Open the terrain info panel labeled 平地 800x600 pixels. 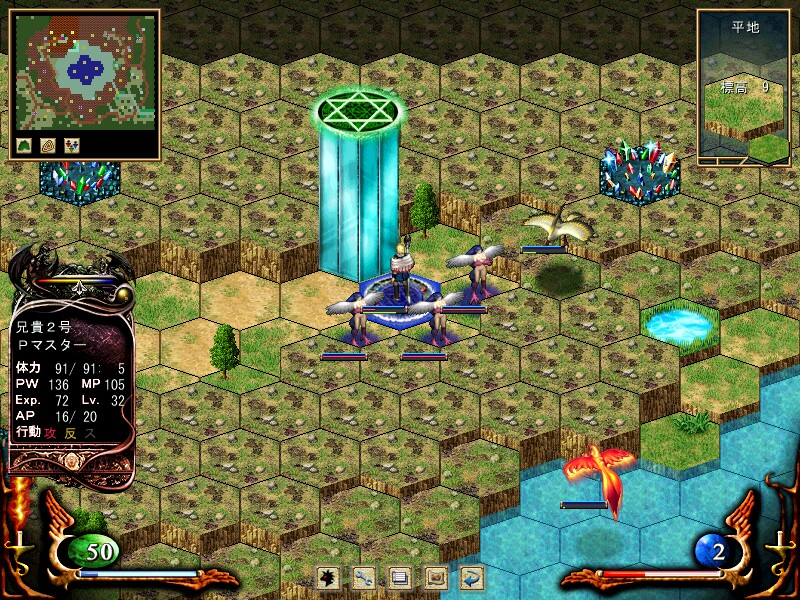744,87
